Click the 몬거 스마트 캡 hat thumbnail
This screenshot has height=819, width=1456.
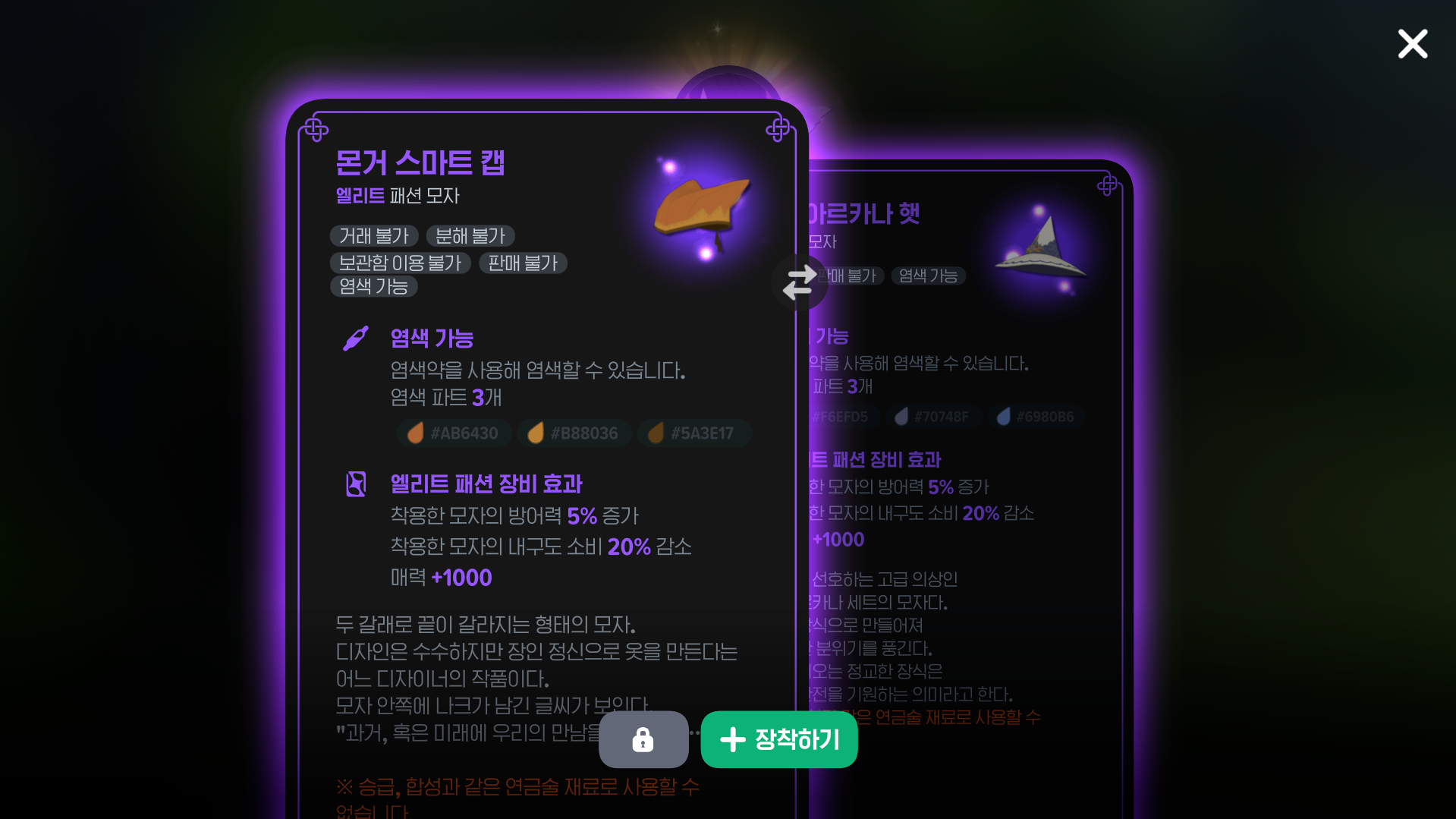pos(701,207)
